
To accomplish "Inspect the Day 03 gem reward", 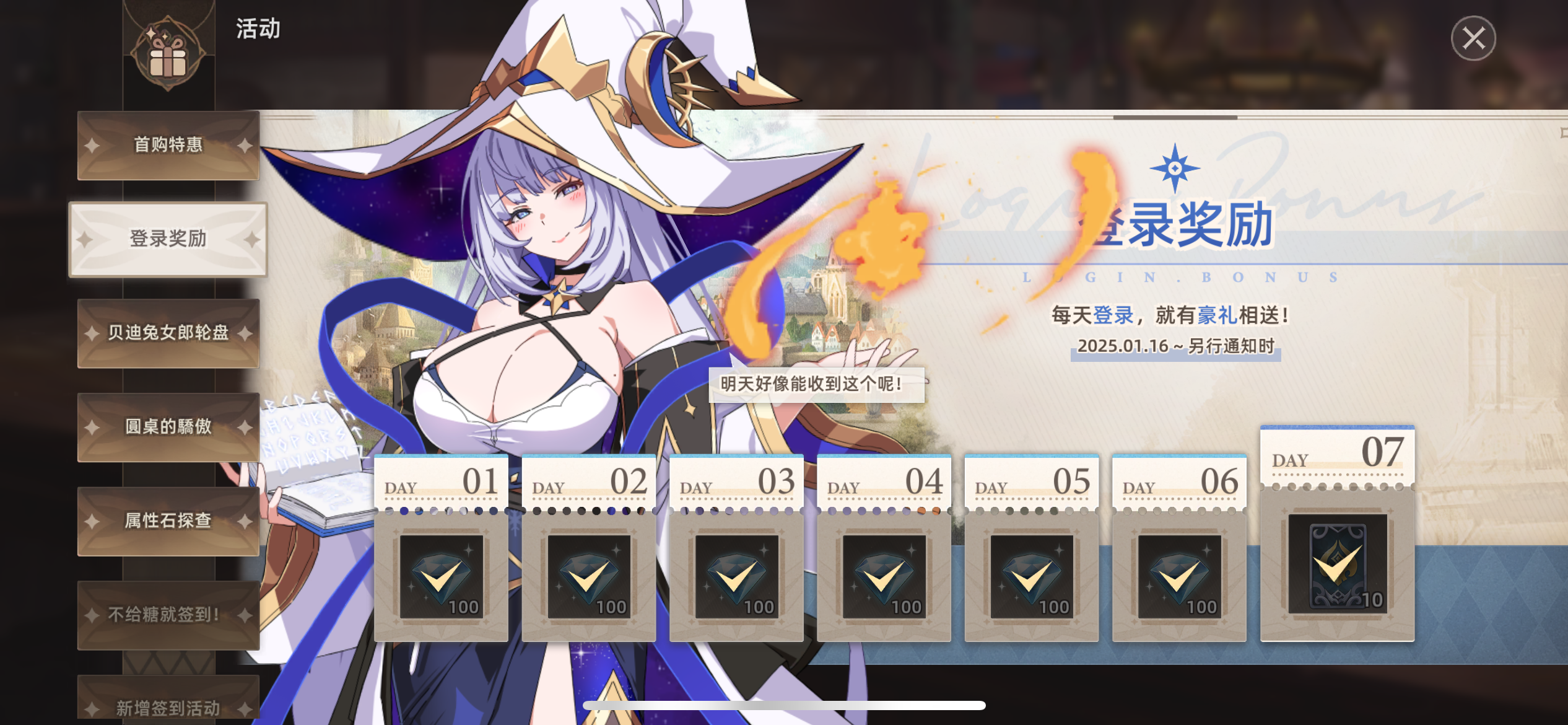I will (x=736, y=576).
